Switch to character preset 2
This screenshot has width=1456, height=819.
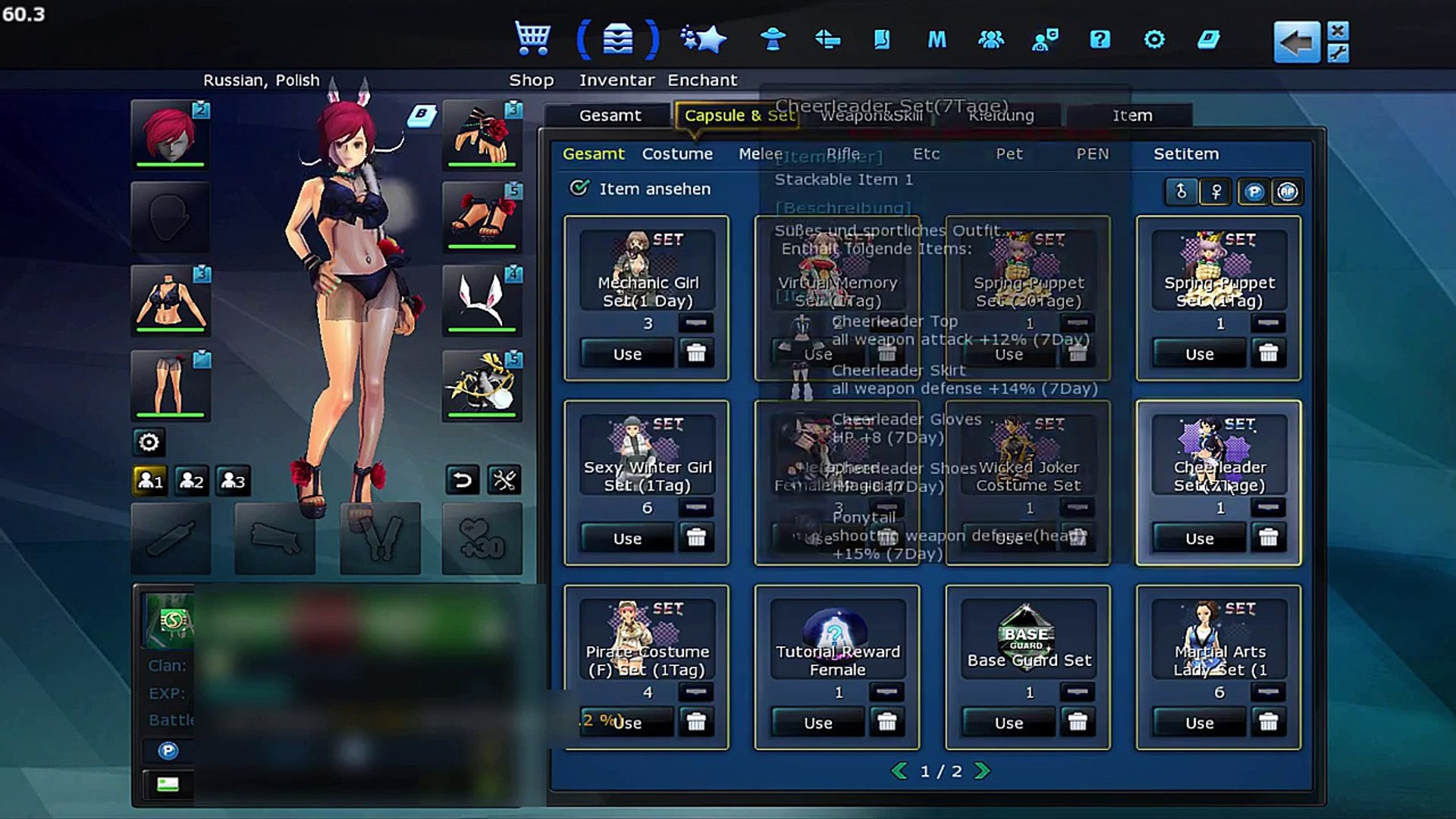(x=191, y=481)
